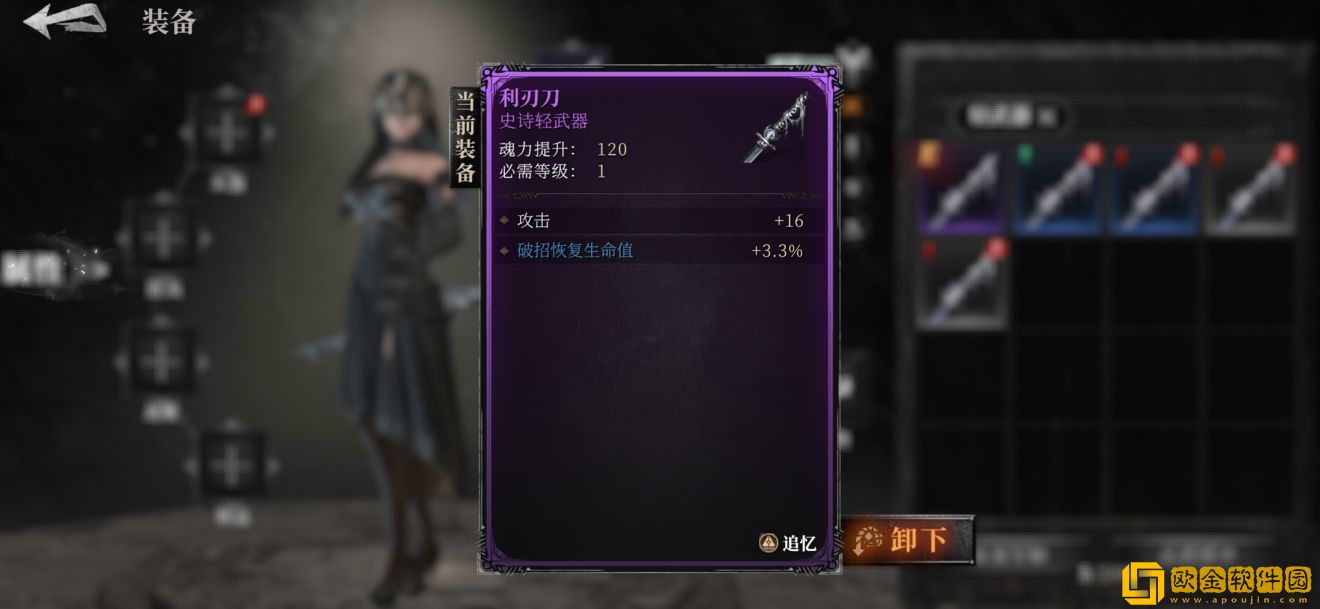This screenshot has width=1320, height=609.
Task: Select the purple epic weapon in inventory
Action: pyautogui.click(x=961, y=187)
